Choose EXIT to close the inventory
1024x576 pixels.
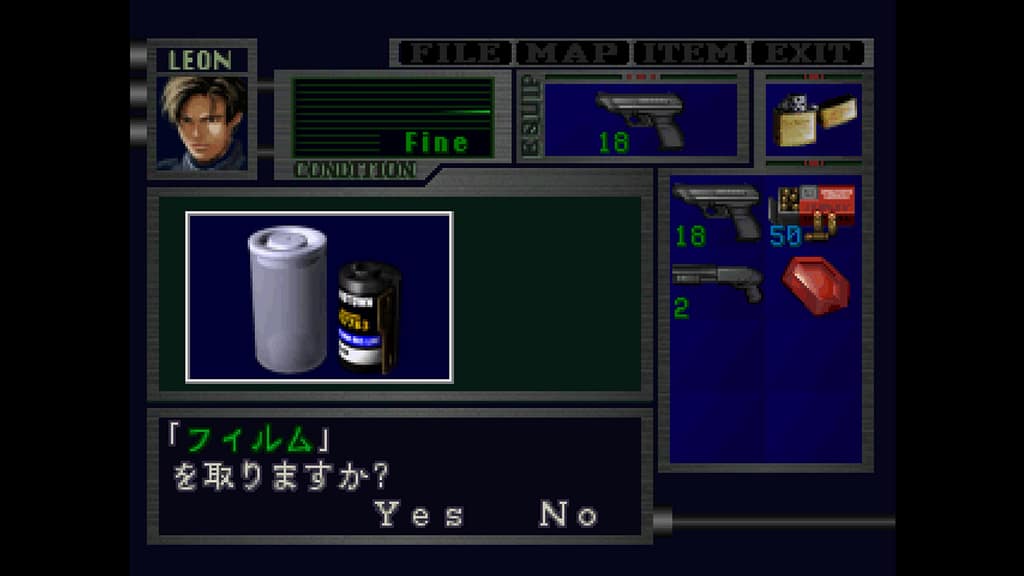[808, 53]
